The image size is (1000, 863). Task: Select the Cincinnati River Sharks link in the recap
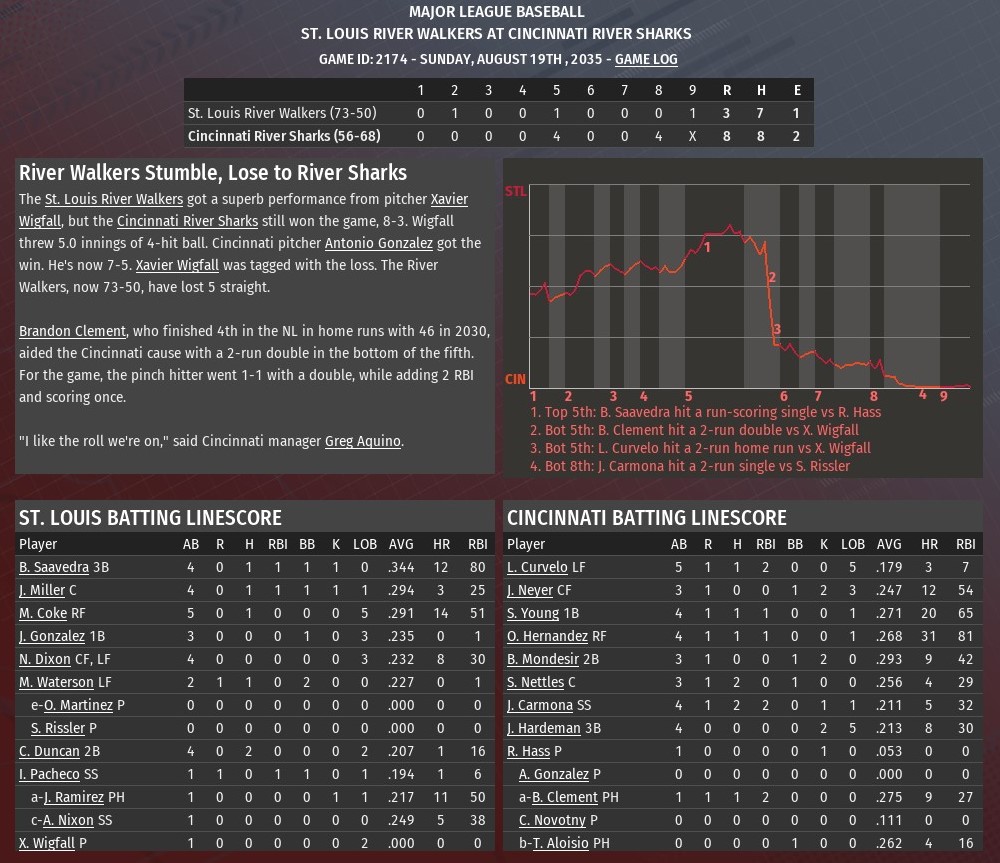point(187,221)
